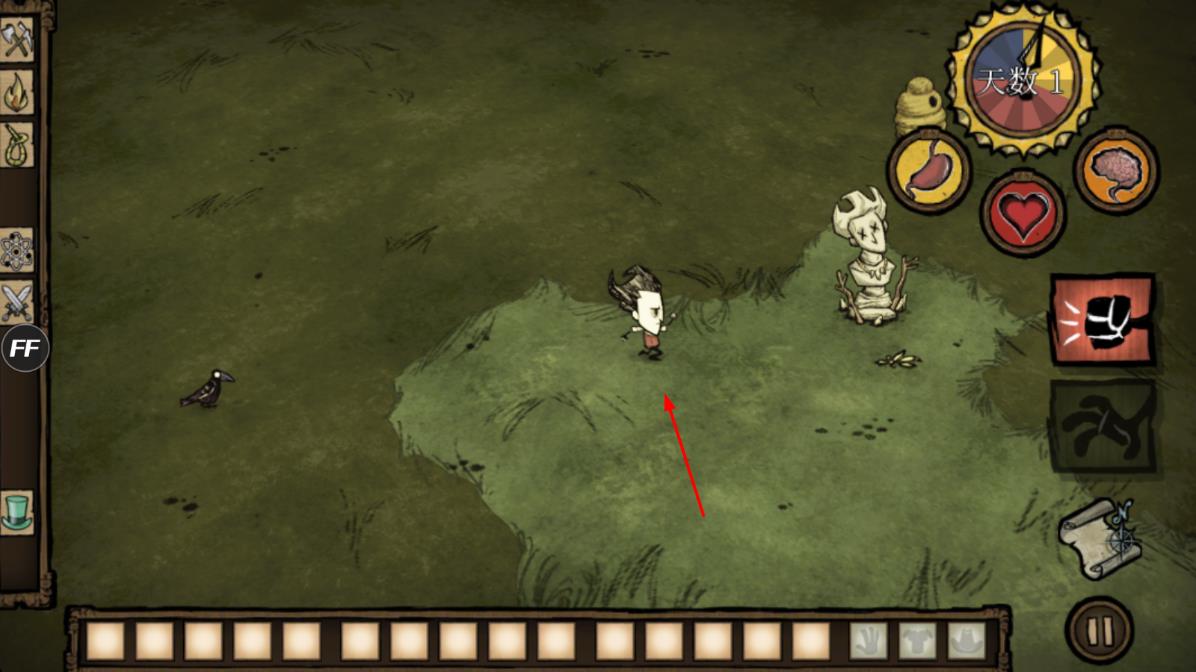Image resolution: width=1196 pixels, height=672 pixels.
Task: Tap the round FF overlay button
Action: [24, 349]
